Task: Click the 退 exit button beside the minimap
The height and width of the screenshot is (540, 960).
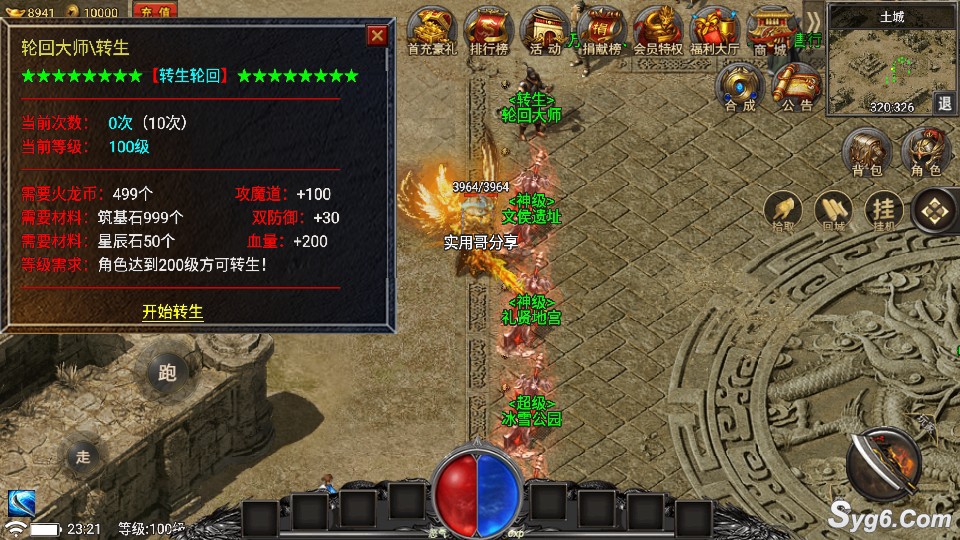Action: click(944, 103)
